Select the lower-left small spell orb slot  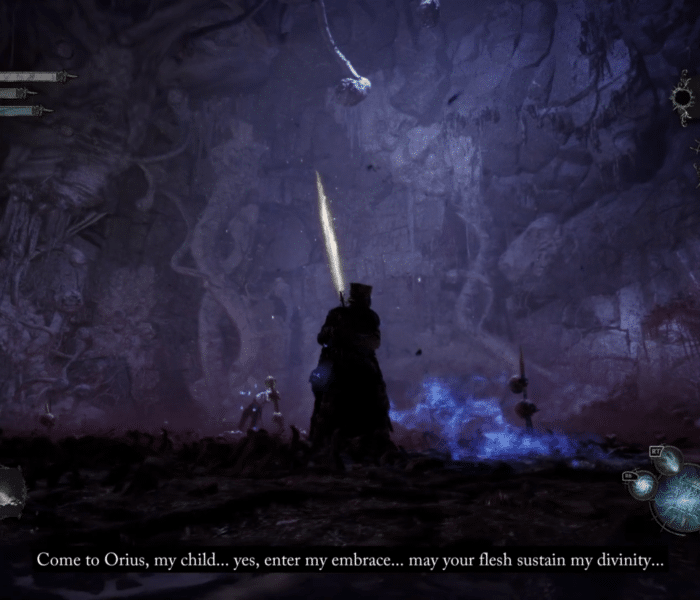click(x=640, y=485)
